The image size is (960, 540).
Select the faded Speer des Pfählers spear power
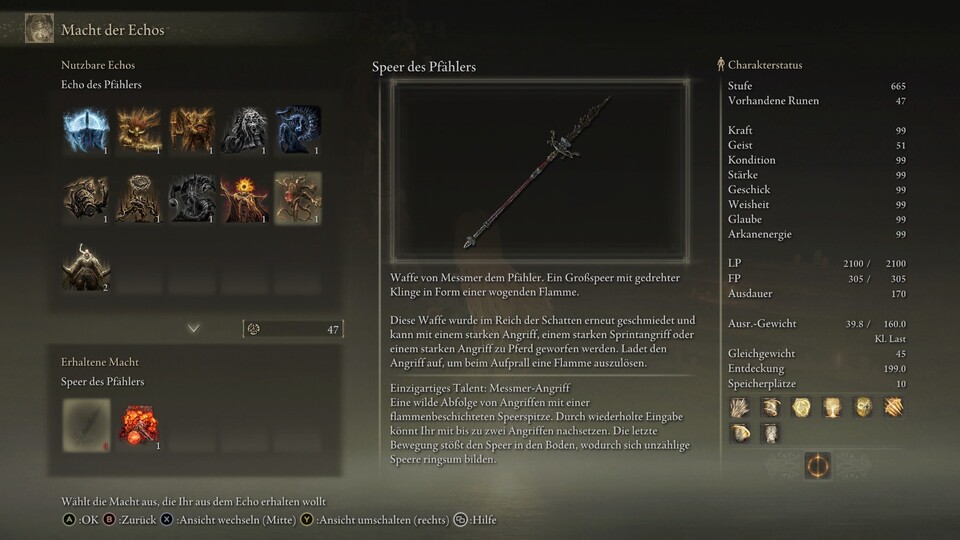86,422
